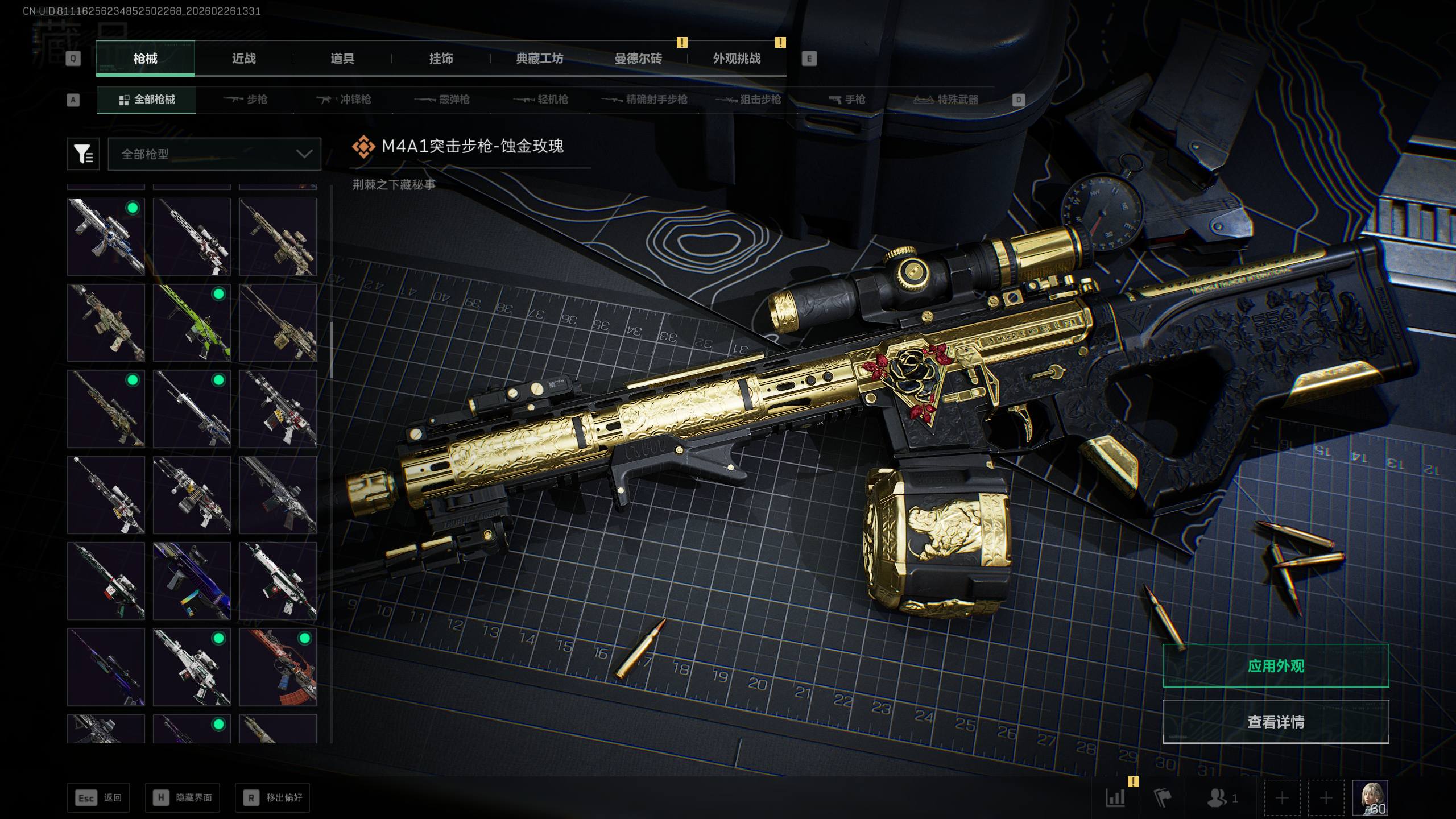
Task: Switch to the 近战 melee tab
Action: coord(243,59)
